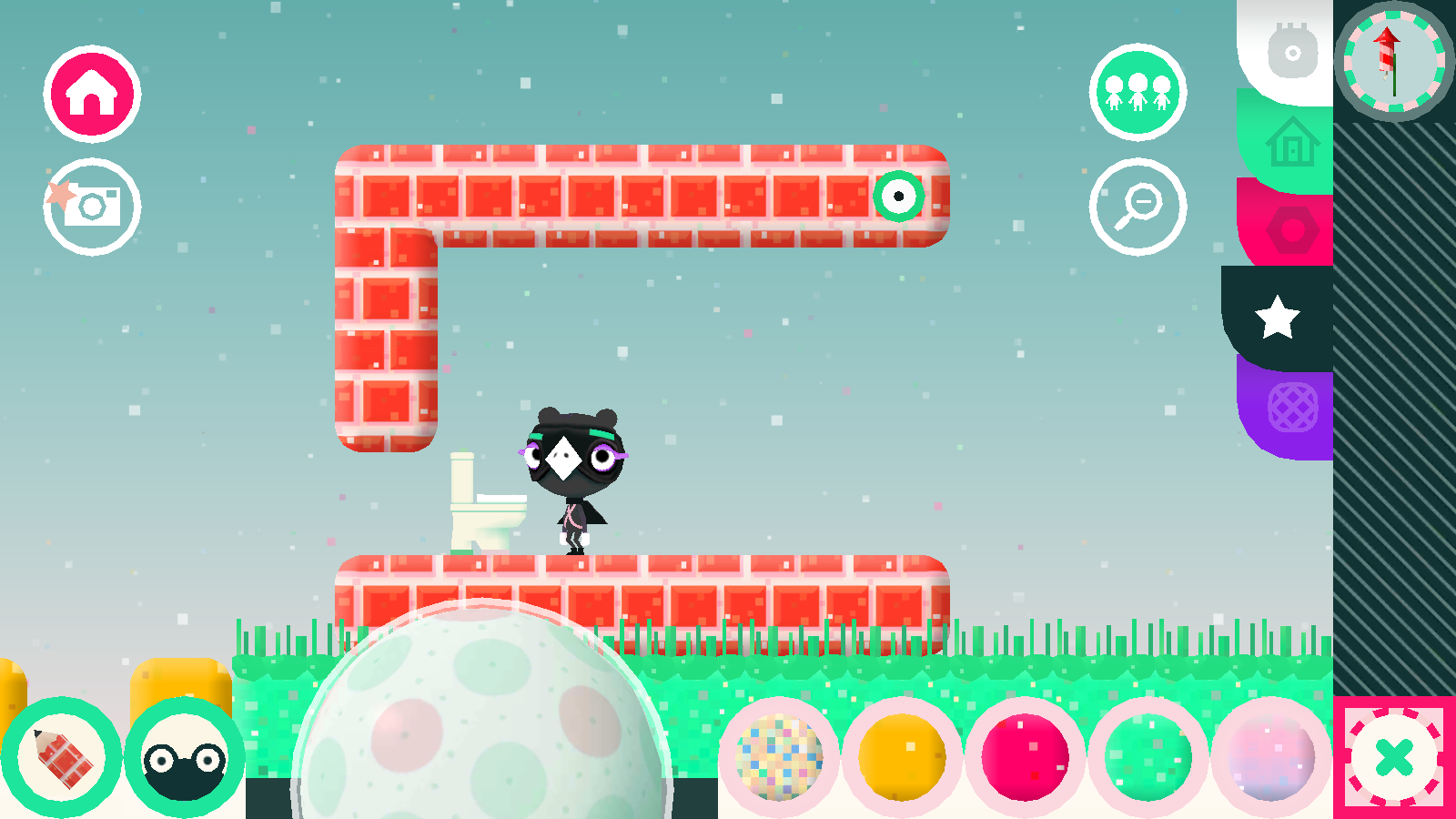This screenshot has height=819, width=1456.
Task: Zoom out with the magnifier button
Action: pos(1137,207)
